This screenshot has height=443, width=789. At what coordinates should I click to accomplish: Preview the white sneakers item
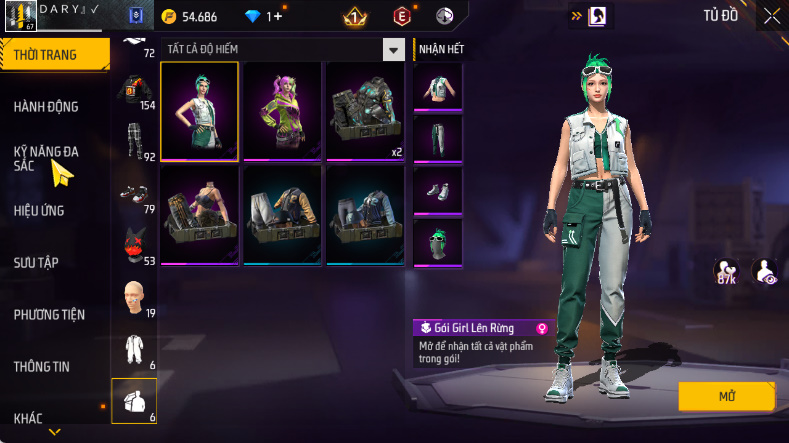(x=438, y=190)
